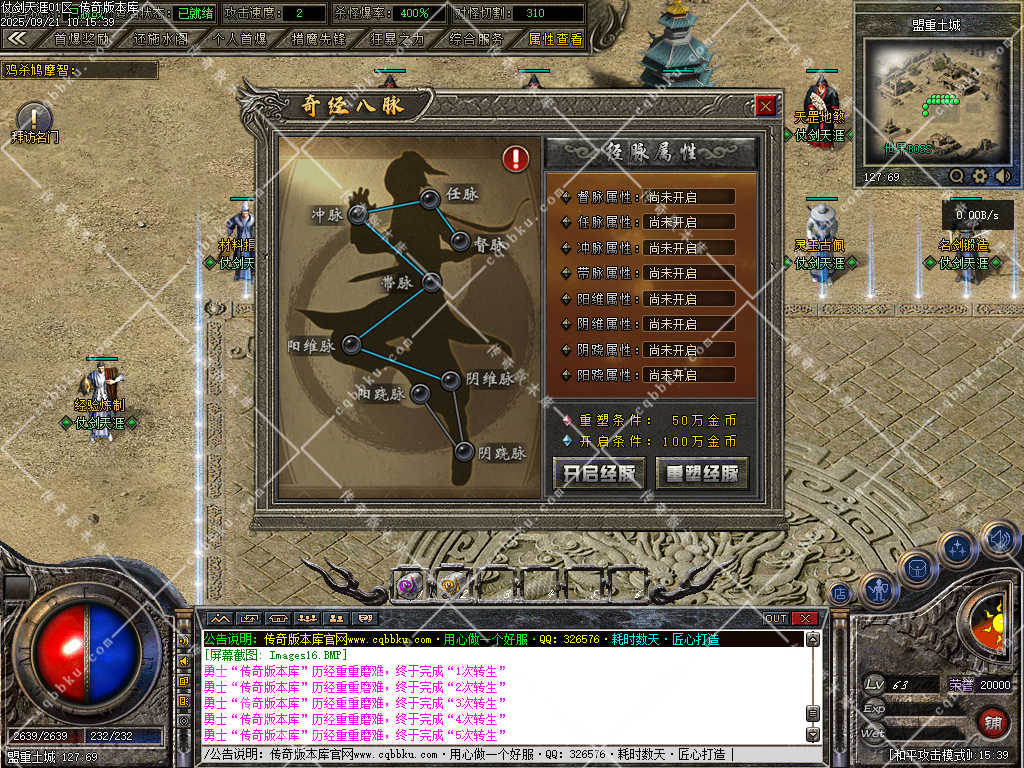Open the round 店 shop button
The height and width of the screenshot is (768, 1024).
pyautogui.click(x=842, y=593)
